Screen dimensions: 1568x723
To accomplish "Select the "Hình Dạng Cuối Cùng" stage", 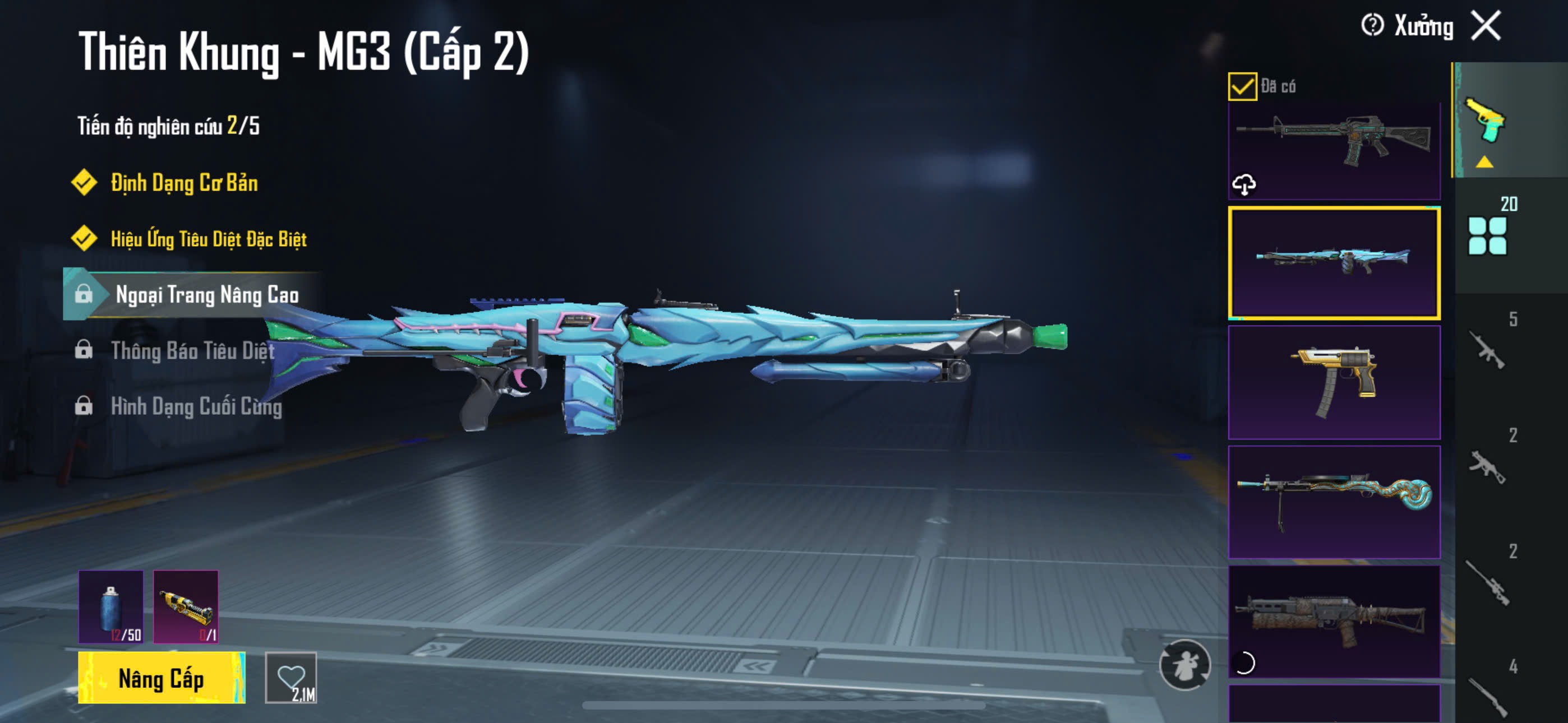I will point(196,406).
